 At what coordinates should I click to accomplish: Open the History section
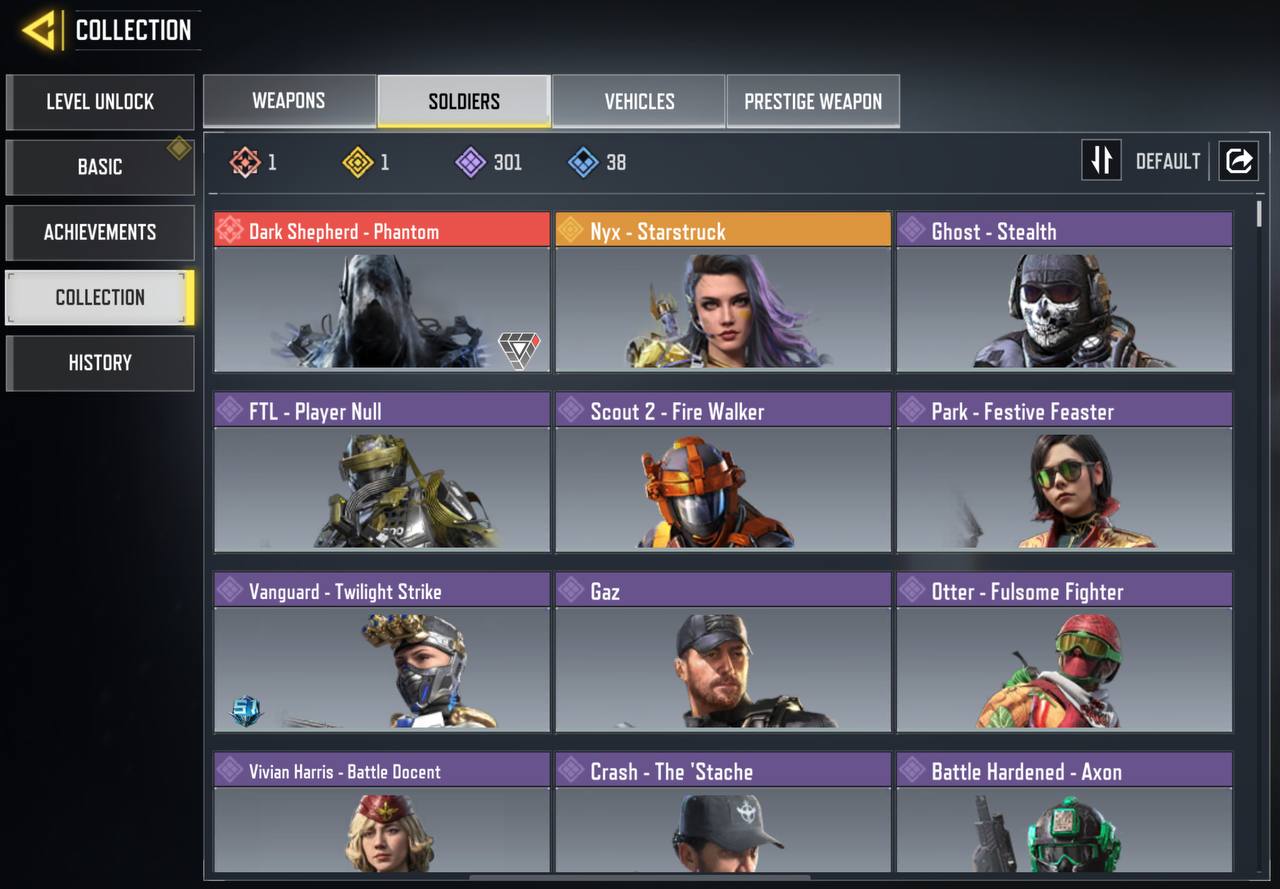coord(100,363)
